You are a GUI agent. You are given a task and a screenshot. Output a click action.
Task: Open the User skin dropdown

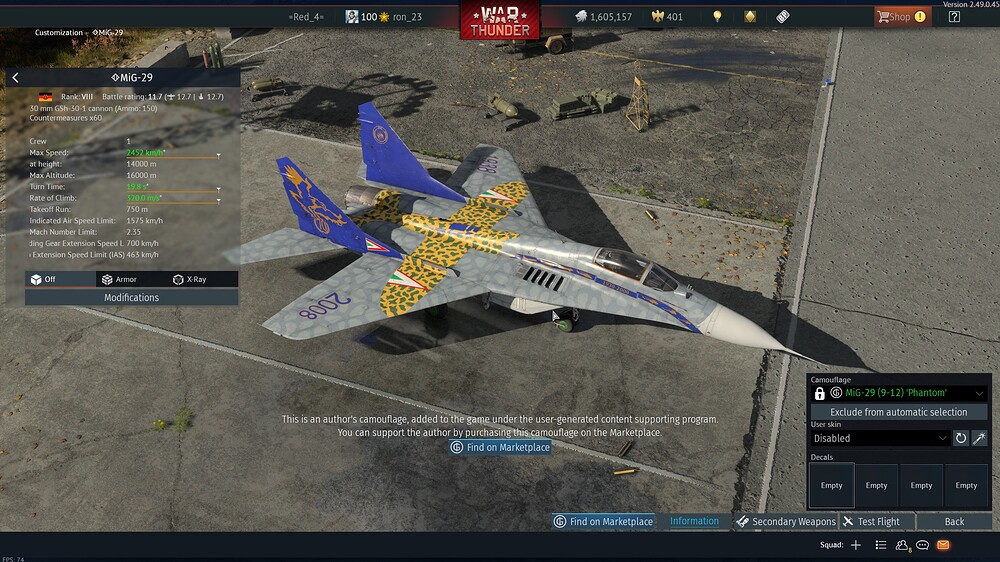point(879,438)
